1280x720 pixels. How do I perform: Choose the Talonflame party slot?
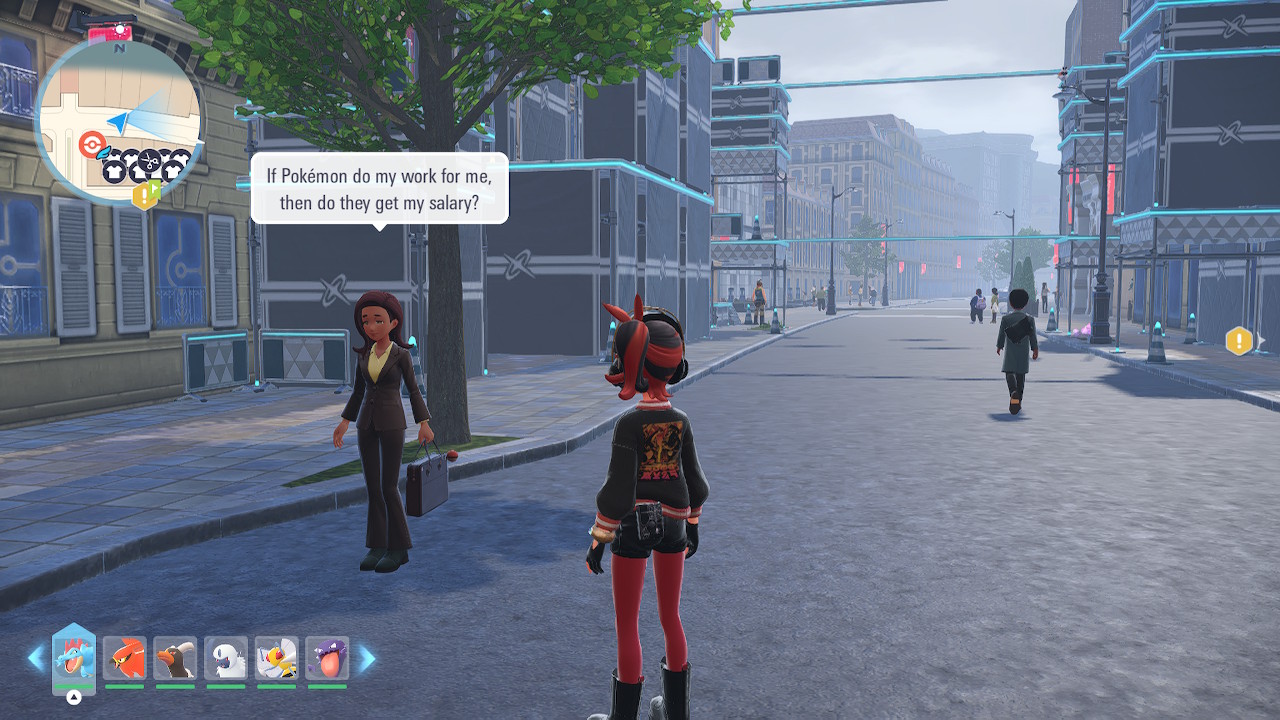tap(125, 658)
